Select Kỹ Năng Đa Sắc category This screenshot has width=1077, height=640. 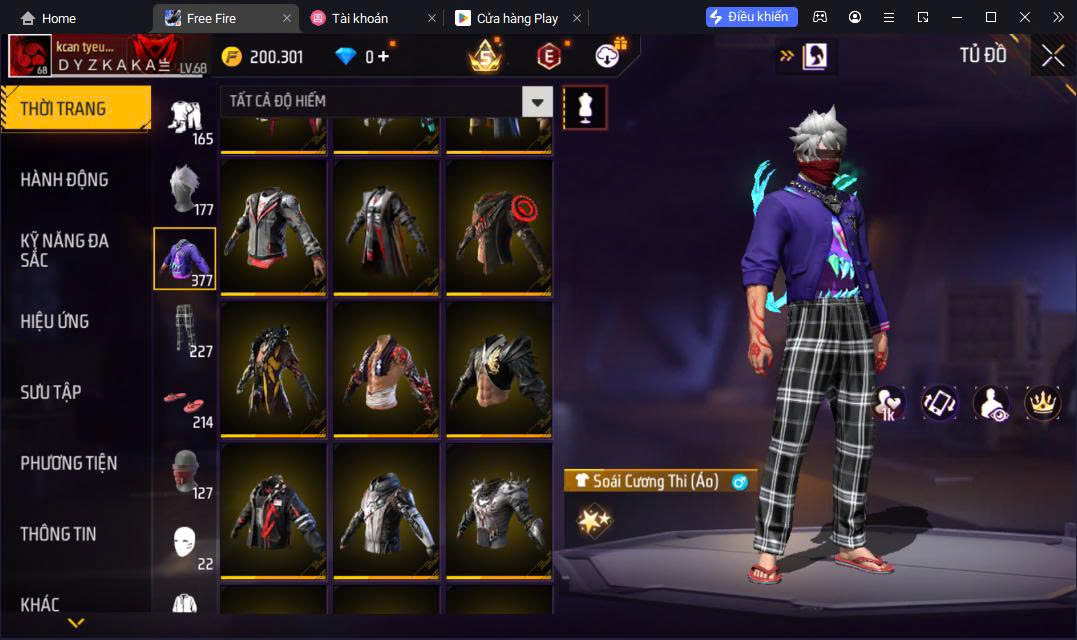pyautogui.click(x=65, y=250)
